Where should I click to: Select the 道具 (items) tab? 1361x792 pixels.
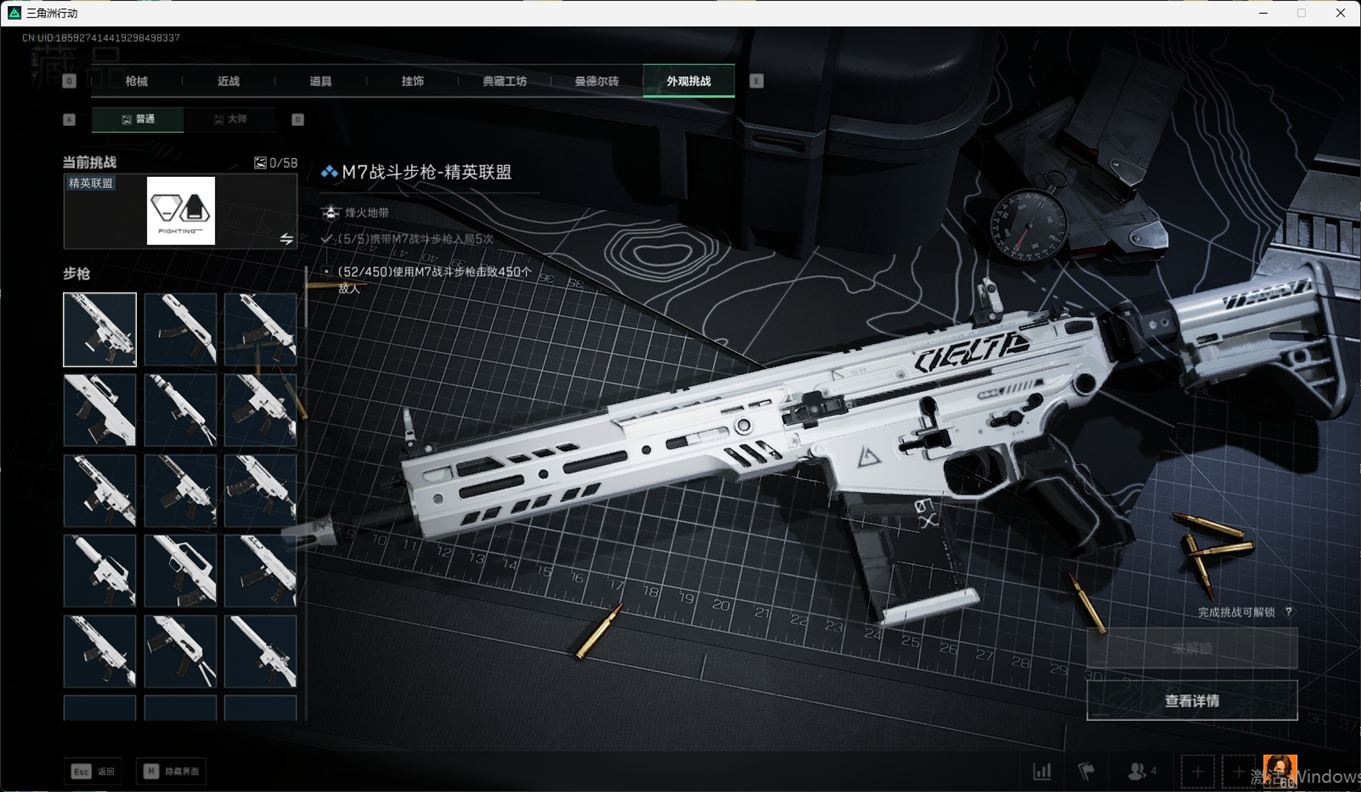(x=320, y=81)
